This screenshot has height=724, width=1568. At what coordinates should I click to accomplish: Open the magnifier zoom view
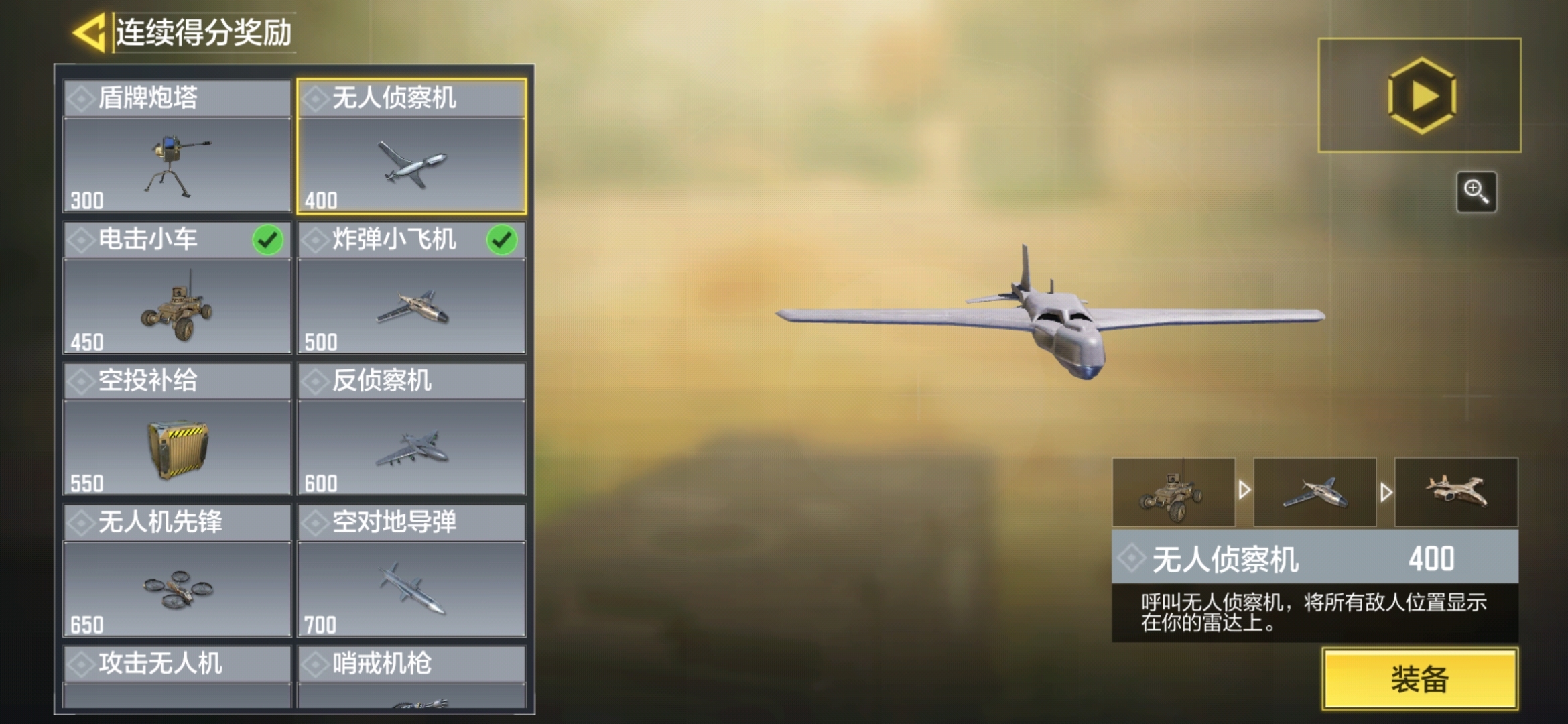tap(1476, 192)
